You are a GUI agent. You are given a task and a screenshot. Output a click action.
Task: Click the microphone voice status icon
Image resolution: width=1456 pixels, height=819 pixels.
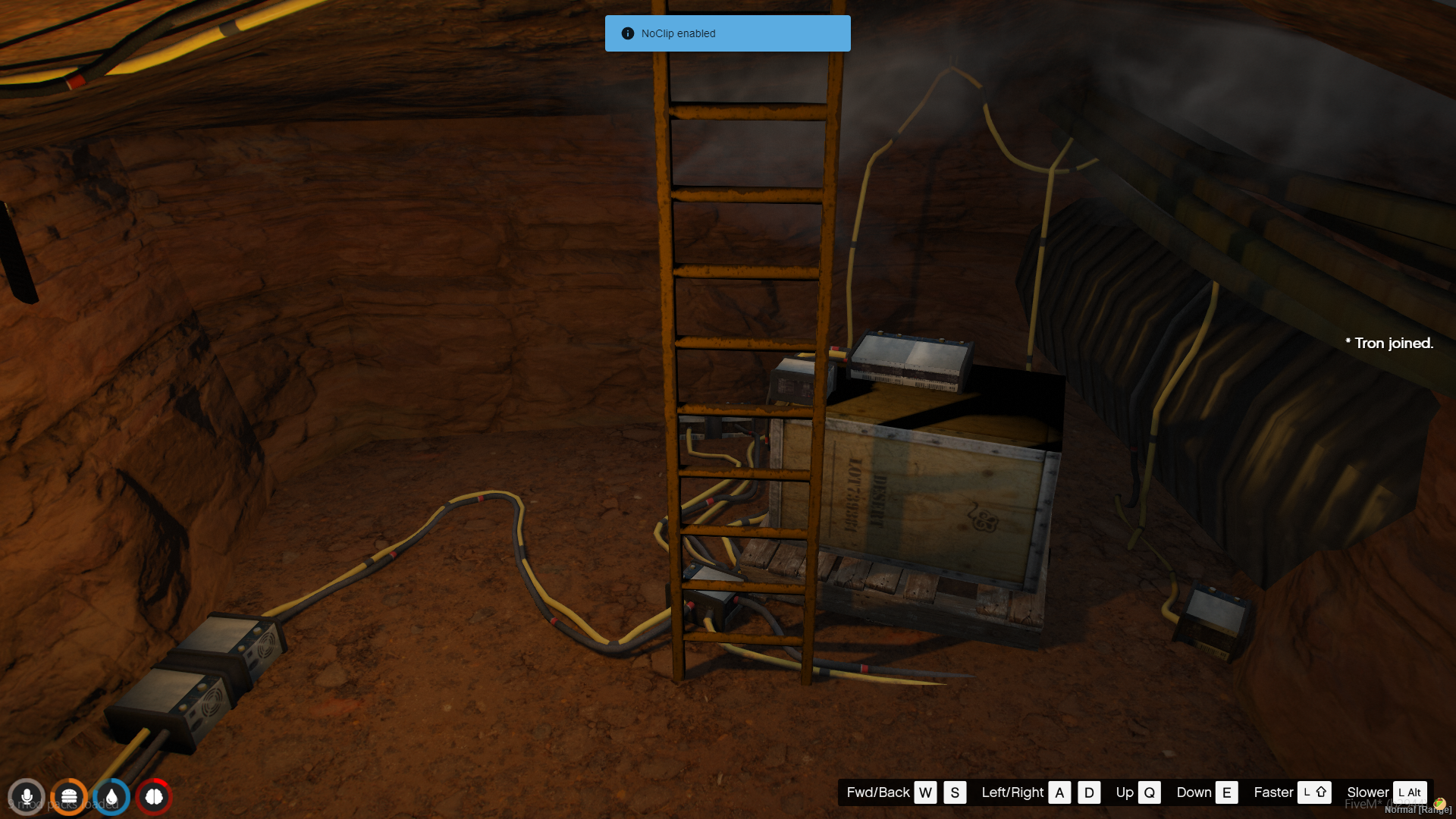pyautogui.click(x=27, y=797)
